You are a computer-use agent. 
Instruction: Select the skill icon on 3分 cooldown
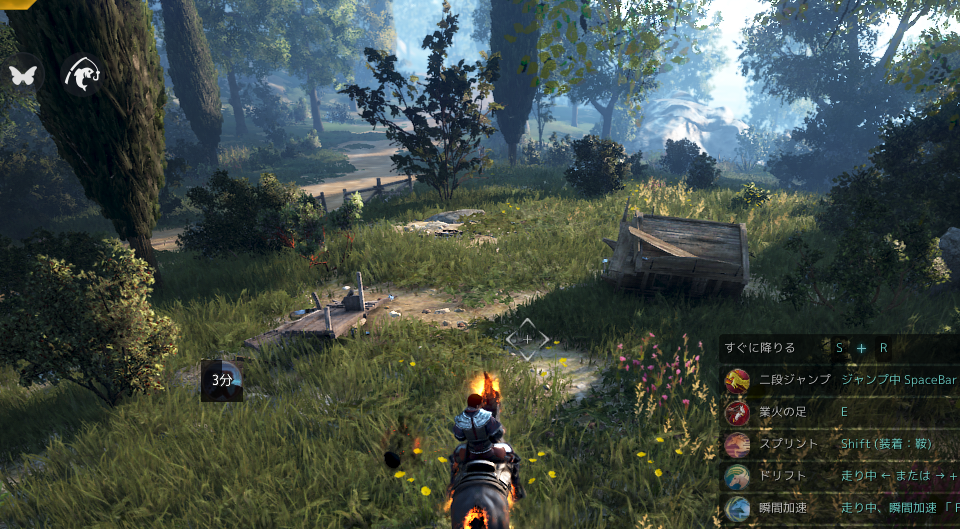(x=222, y=380)
